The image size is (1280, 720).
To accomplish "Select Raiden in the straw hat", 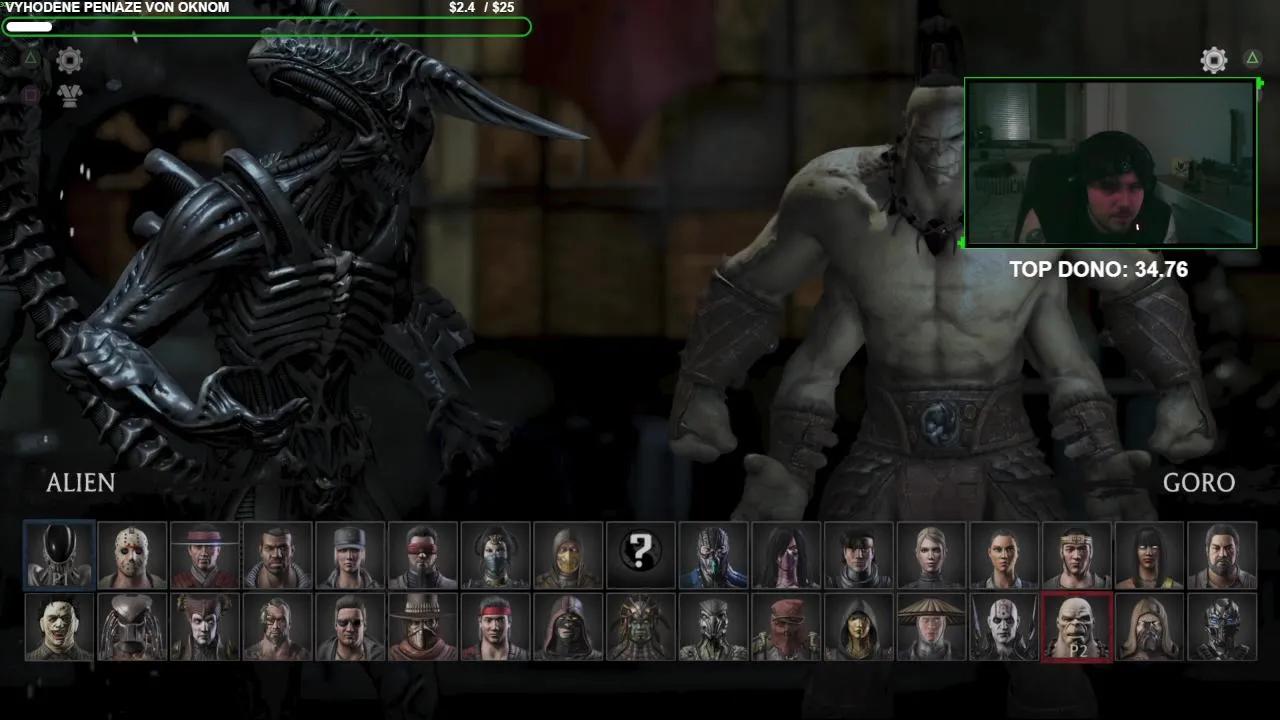I will click(931, 627).
